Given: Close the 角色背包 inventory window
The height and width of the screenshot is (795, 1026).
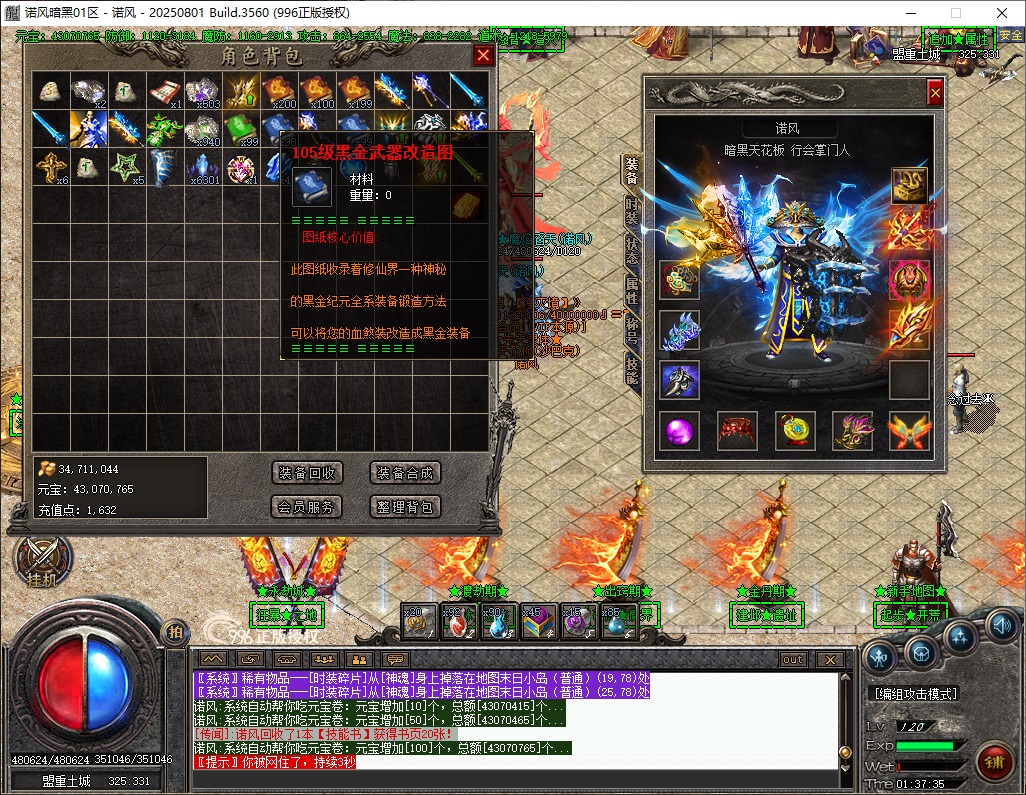Looking at the screenshot, I should tap(483, 56).
